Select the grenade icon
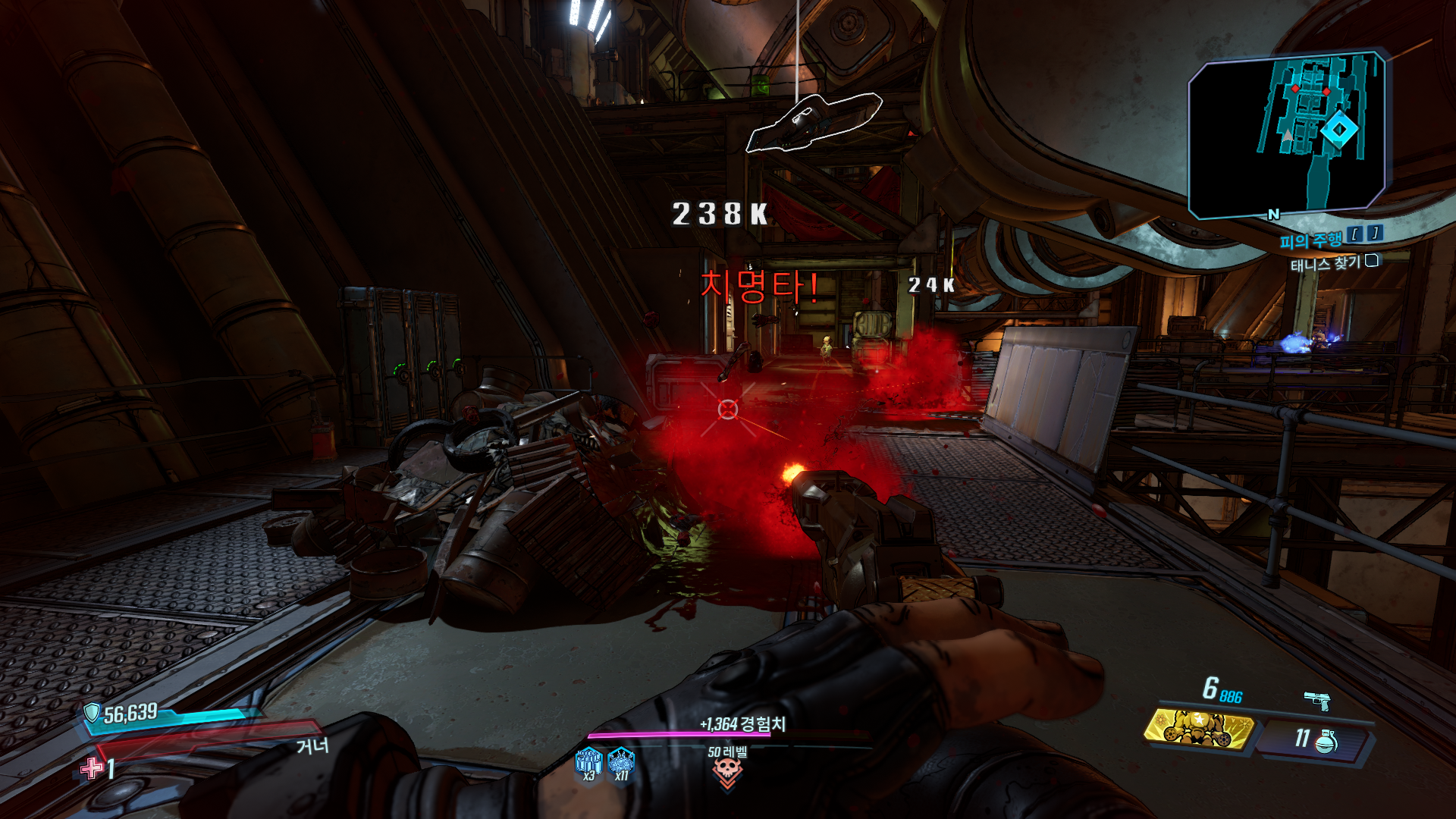This screenshot has width=1456, height=819. click(1326, 741)
